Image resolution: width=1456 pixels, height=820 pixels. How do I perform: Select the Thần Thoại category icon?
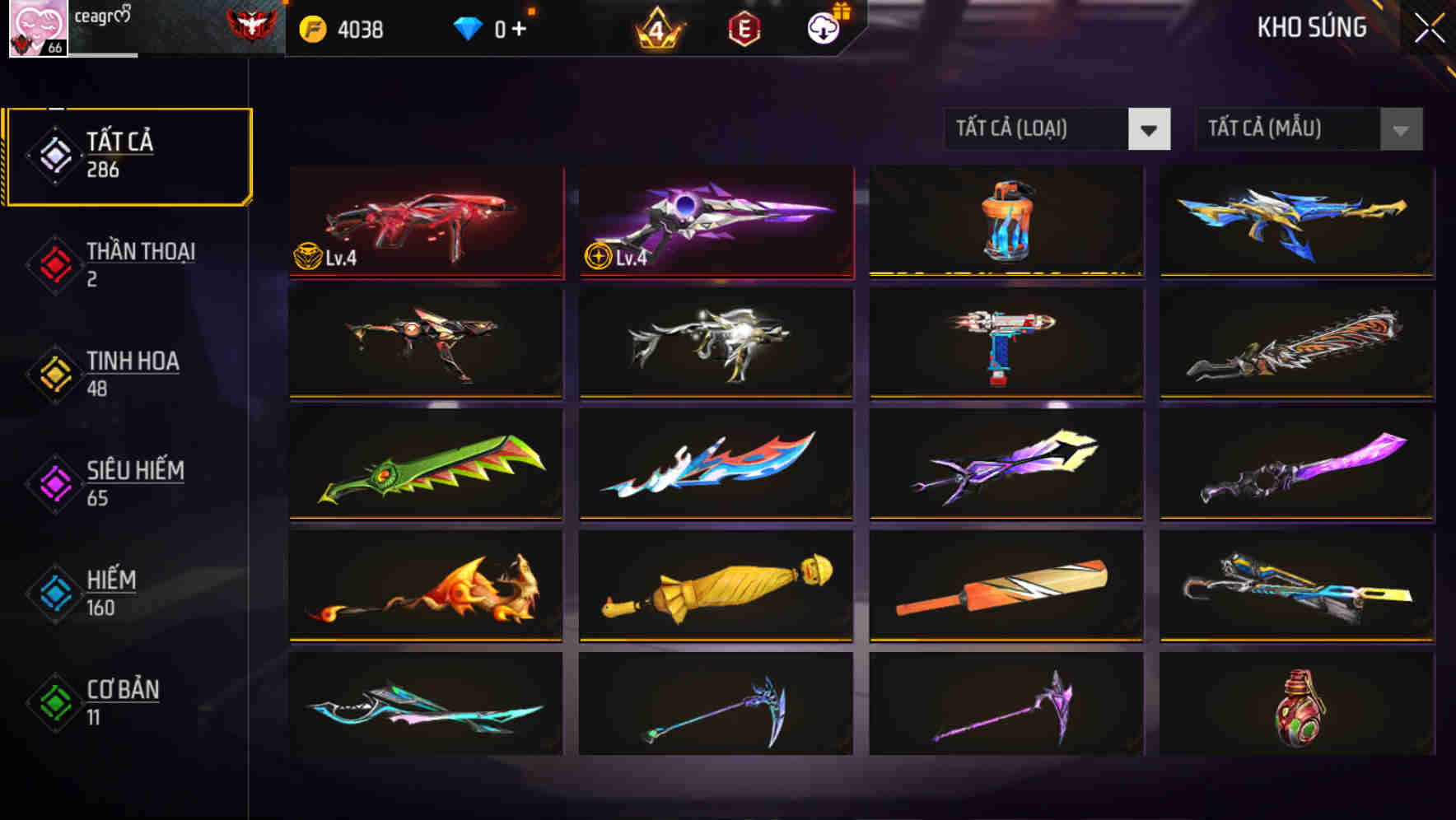(x=53, y=263)
